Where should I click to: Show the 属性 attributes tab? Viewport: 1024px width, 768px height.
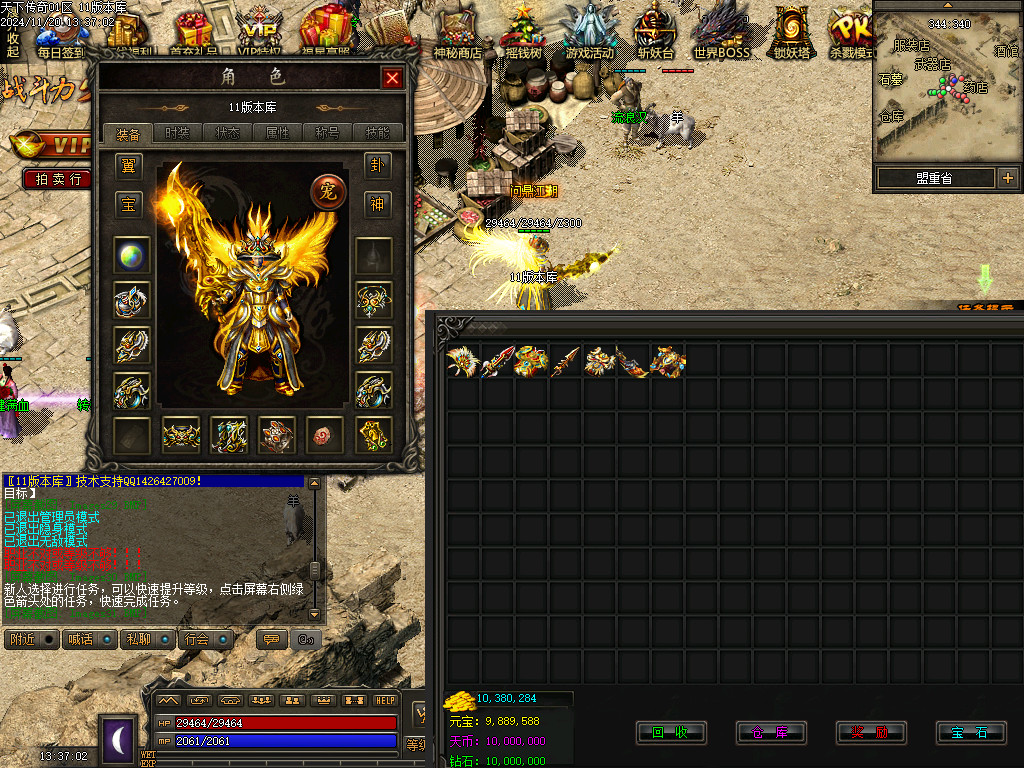pyautogui.click(x=278, y=133)
